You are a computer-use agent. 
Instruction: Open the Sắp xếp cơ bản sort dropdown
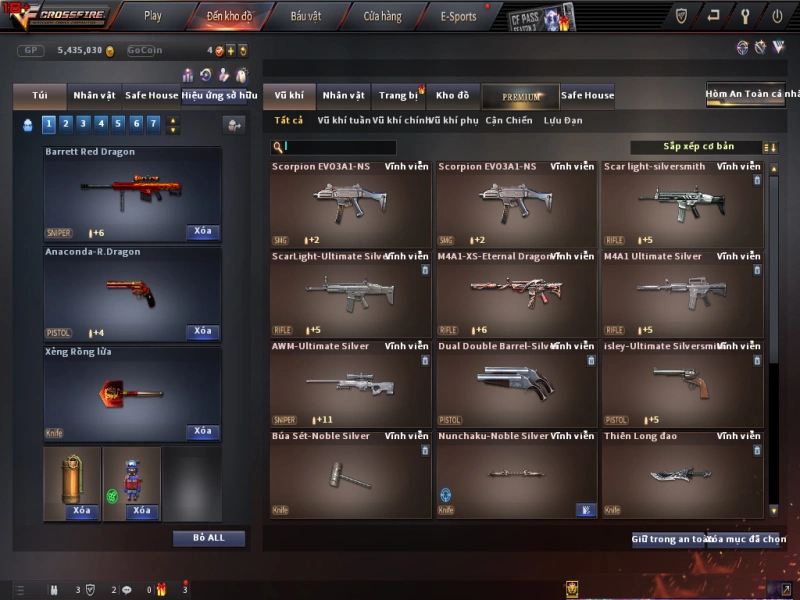click(x=696, y=147)
